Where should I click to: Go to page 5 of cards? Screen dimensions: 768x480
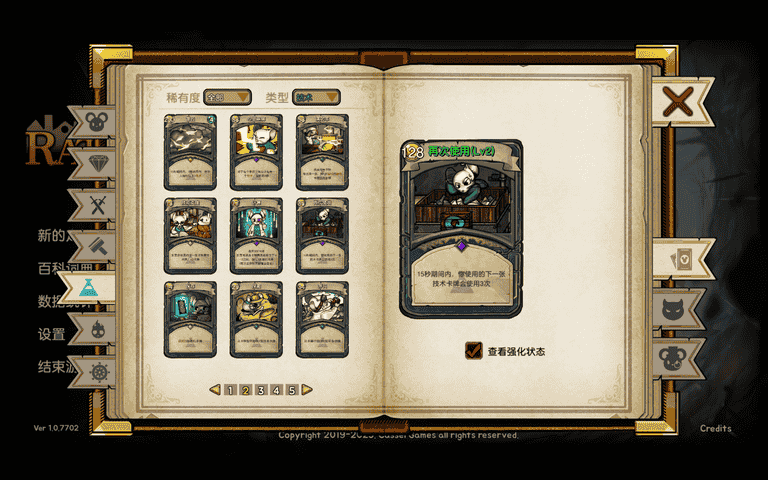[x=292, y=390]
